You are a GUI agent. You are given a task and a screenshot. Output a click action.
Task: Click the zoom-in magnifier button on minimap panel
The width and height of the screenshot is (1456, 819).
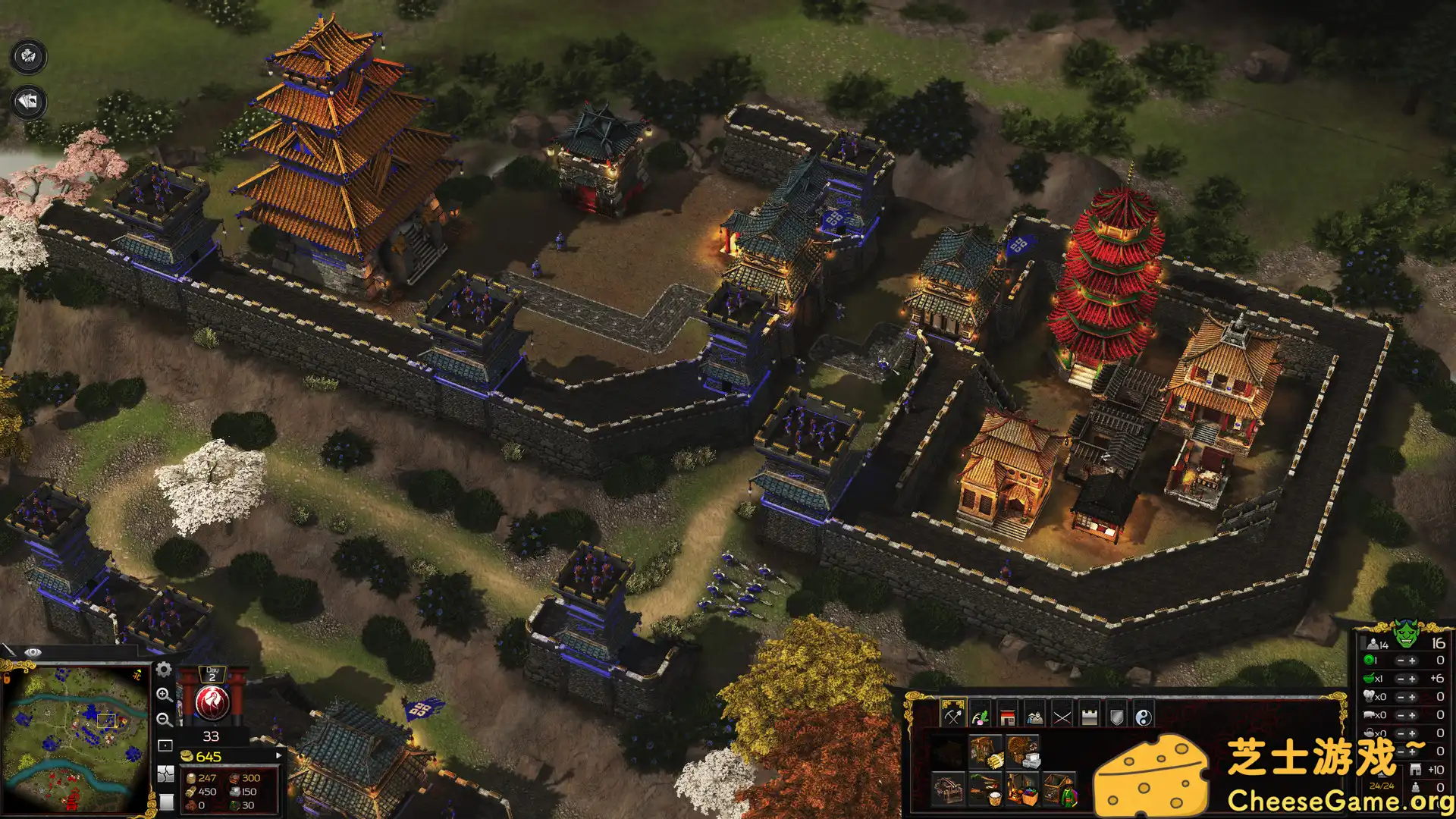click(165, 695)
